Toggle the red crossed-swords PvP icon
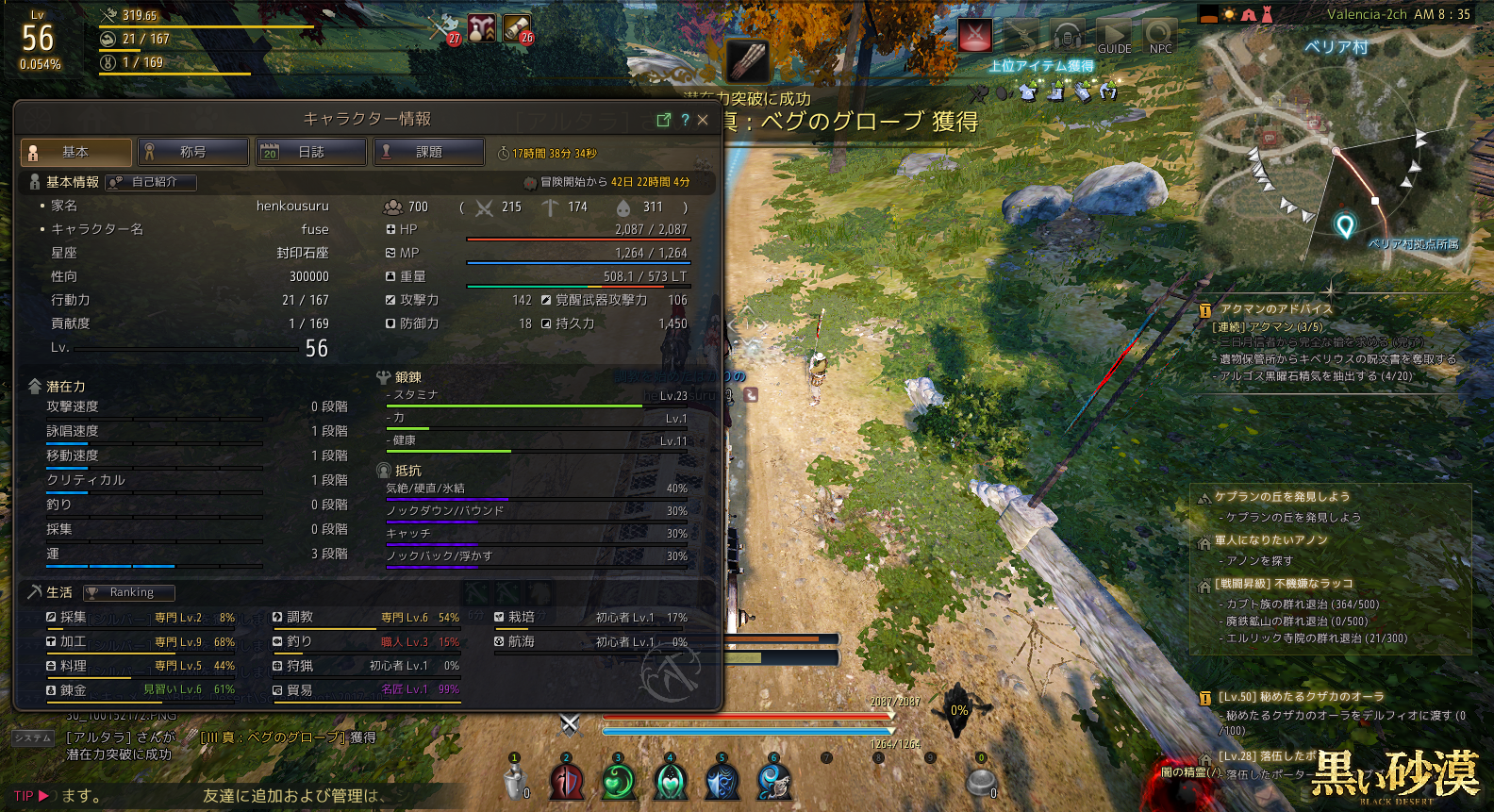Image resolution: width=1494 pixels, height=812 pixels. [975, 37]
